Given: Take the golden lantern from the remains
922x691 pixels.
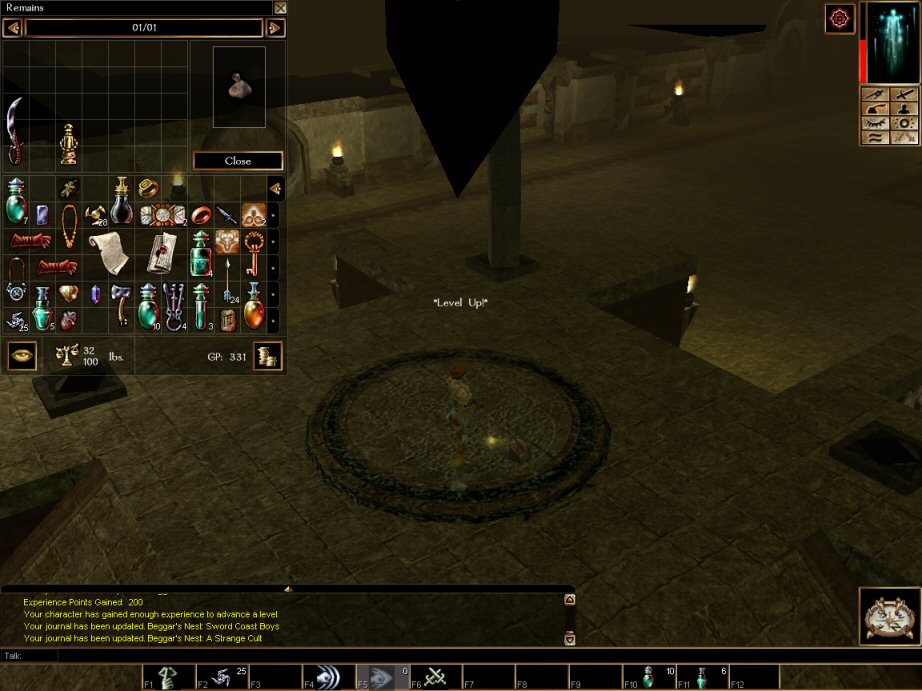Looking at the screenshot, I should pos(68,144).
